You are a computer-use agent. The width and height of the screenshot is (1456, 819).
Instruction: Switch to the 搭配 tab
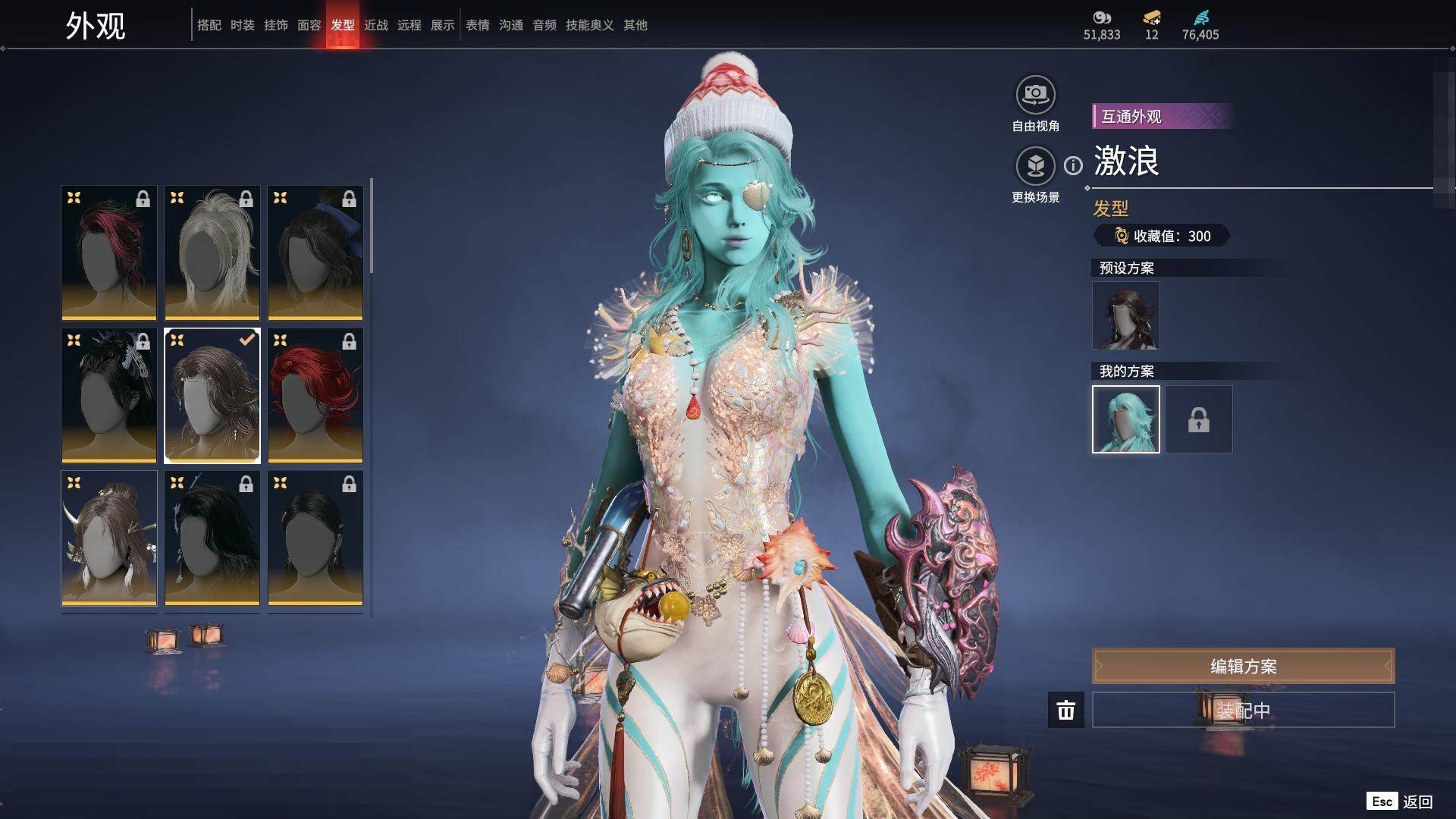[x=209, y=25]
